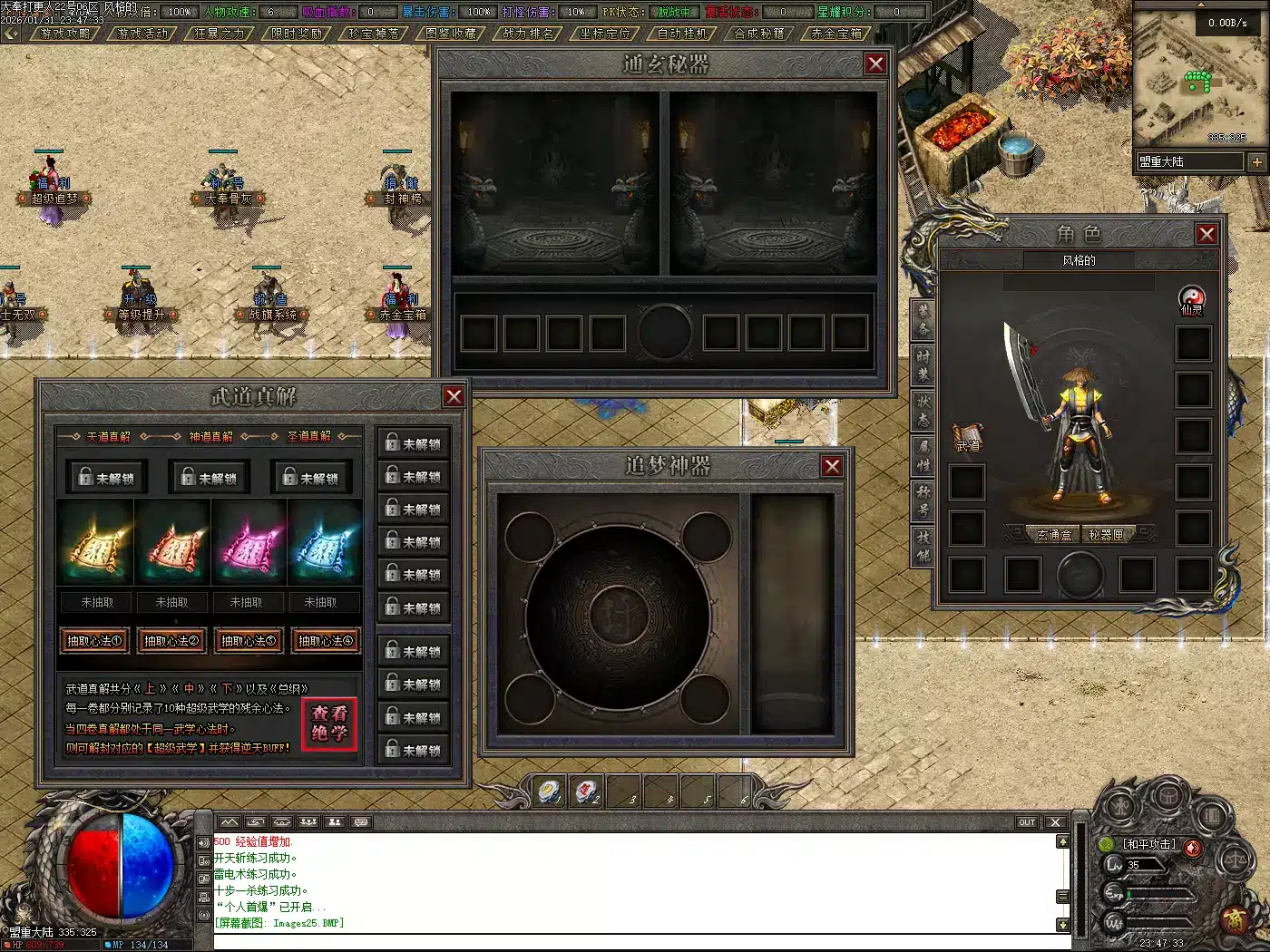Open the 武道 scroll icon

click(967, 435)
